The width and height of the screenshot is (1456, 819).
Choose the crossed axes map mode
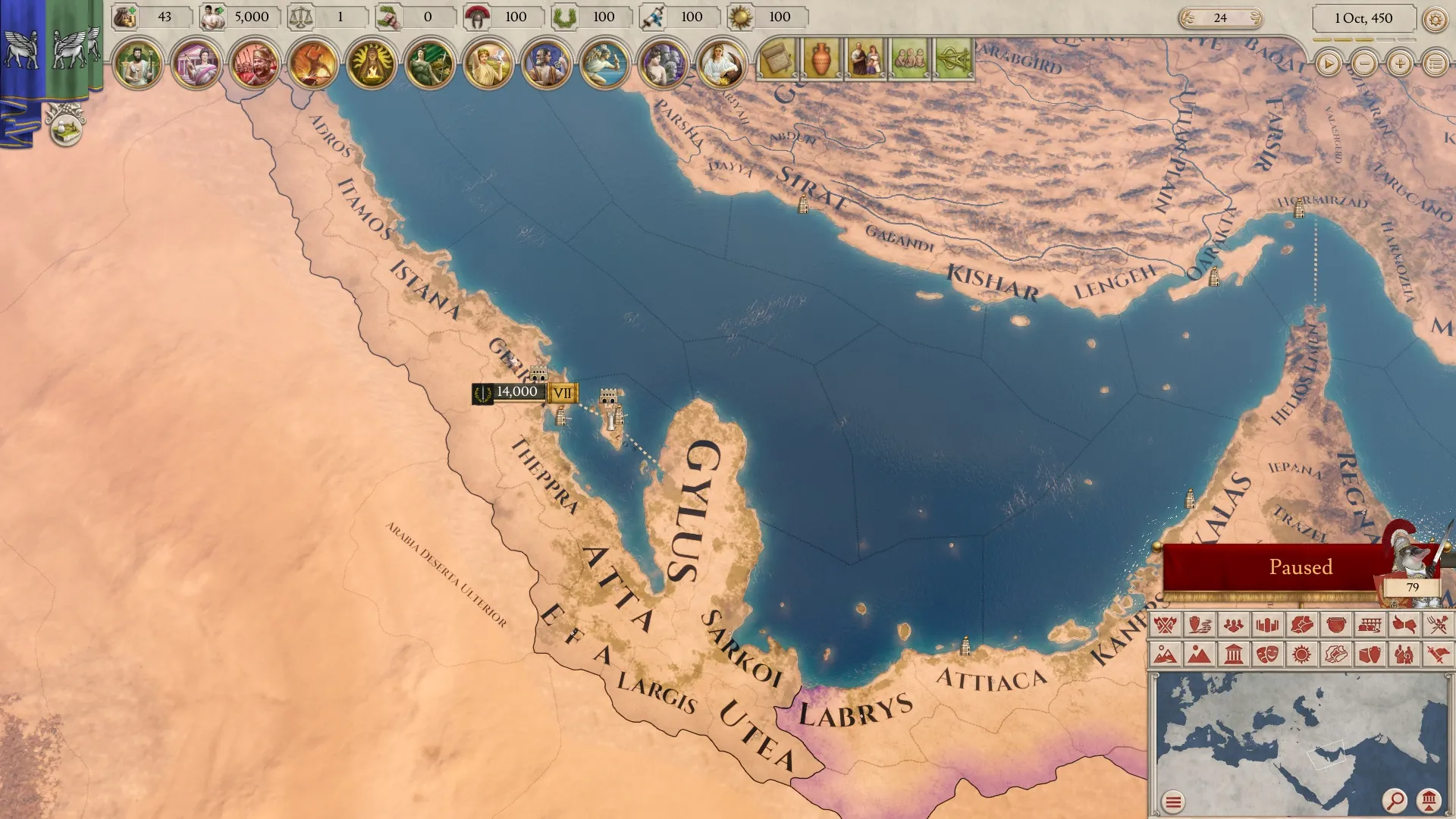pyautogui.click(x=1166, y=625)
